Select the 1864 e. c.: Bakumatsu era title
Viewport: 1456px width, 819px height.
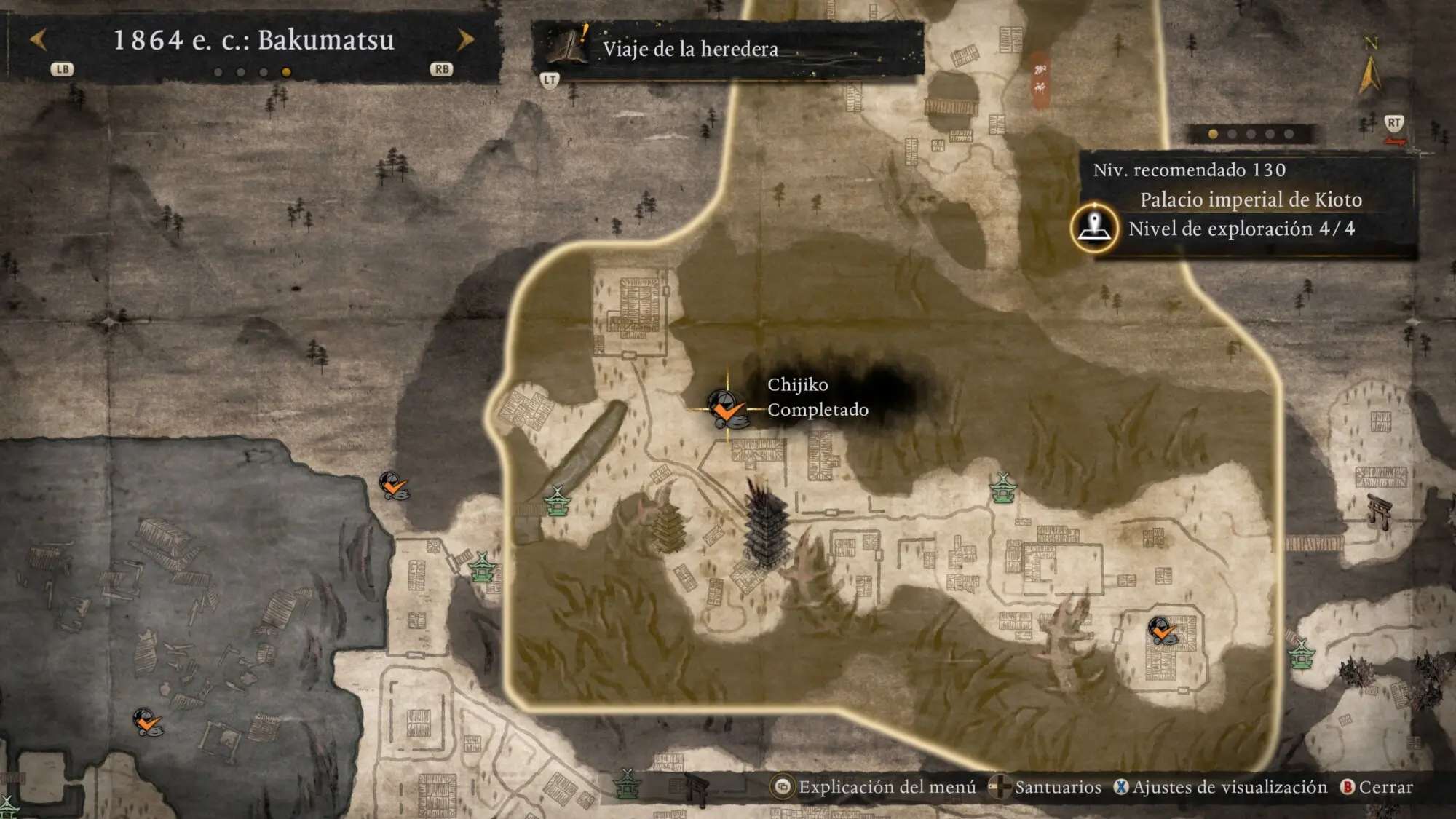[253, 40]
